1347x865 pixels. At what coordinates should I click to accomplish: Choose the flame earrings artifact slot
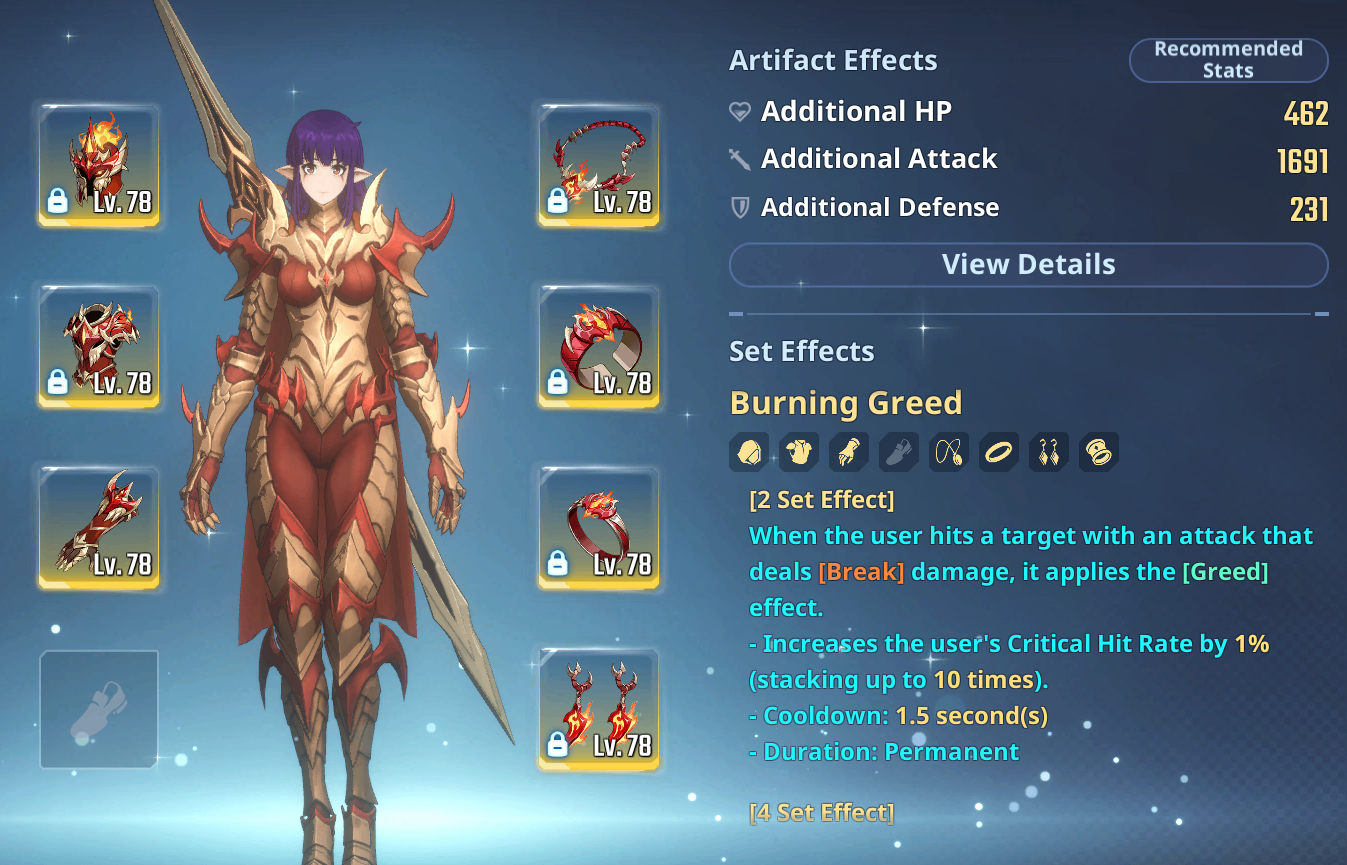click(x=599, y=709)
